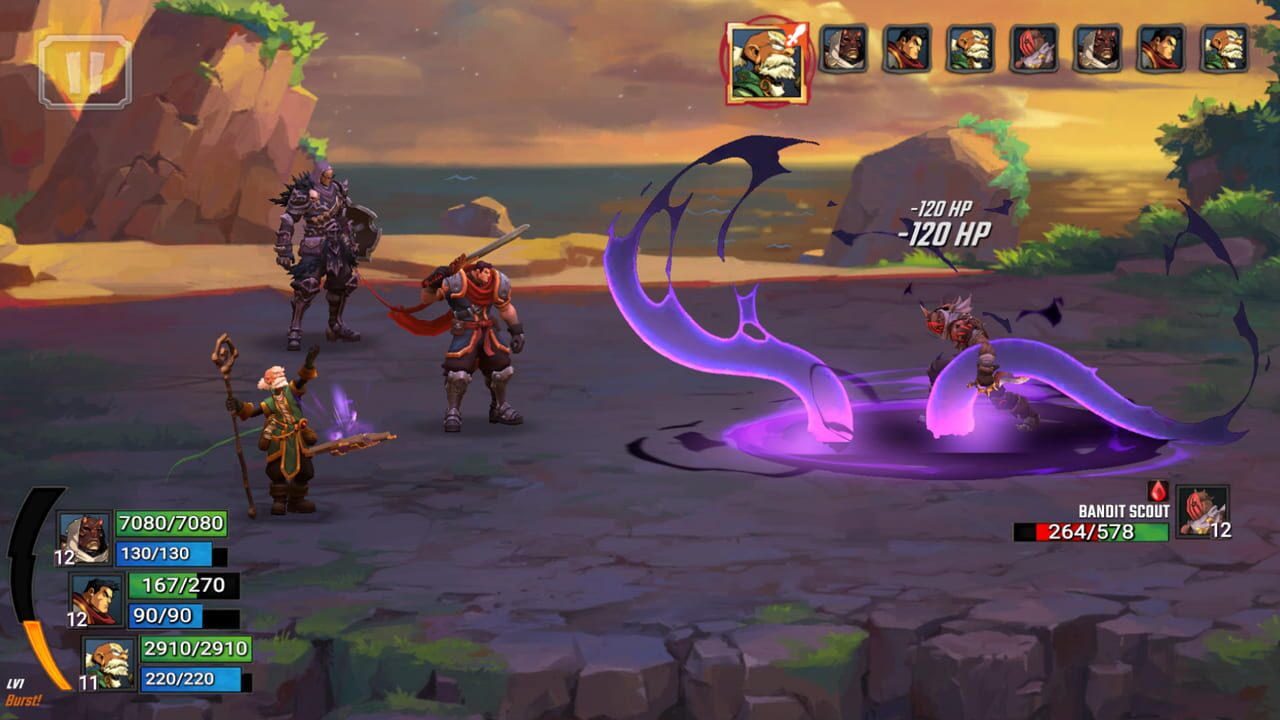Click the bleed blood-drop status icon above Bandit Scout

[1157, 492]
